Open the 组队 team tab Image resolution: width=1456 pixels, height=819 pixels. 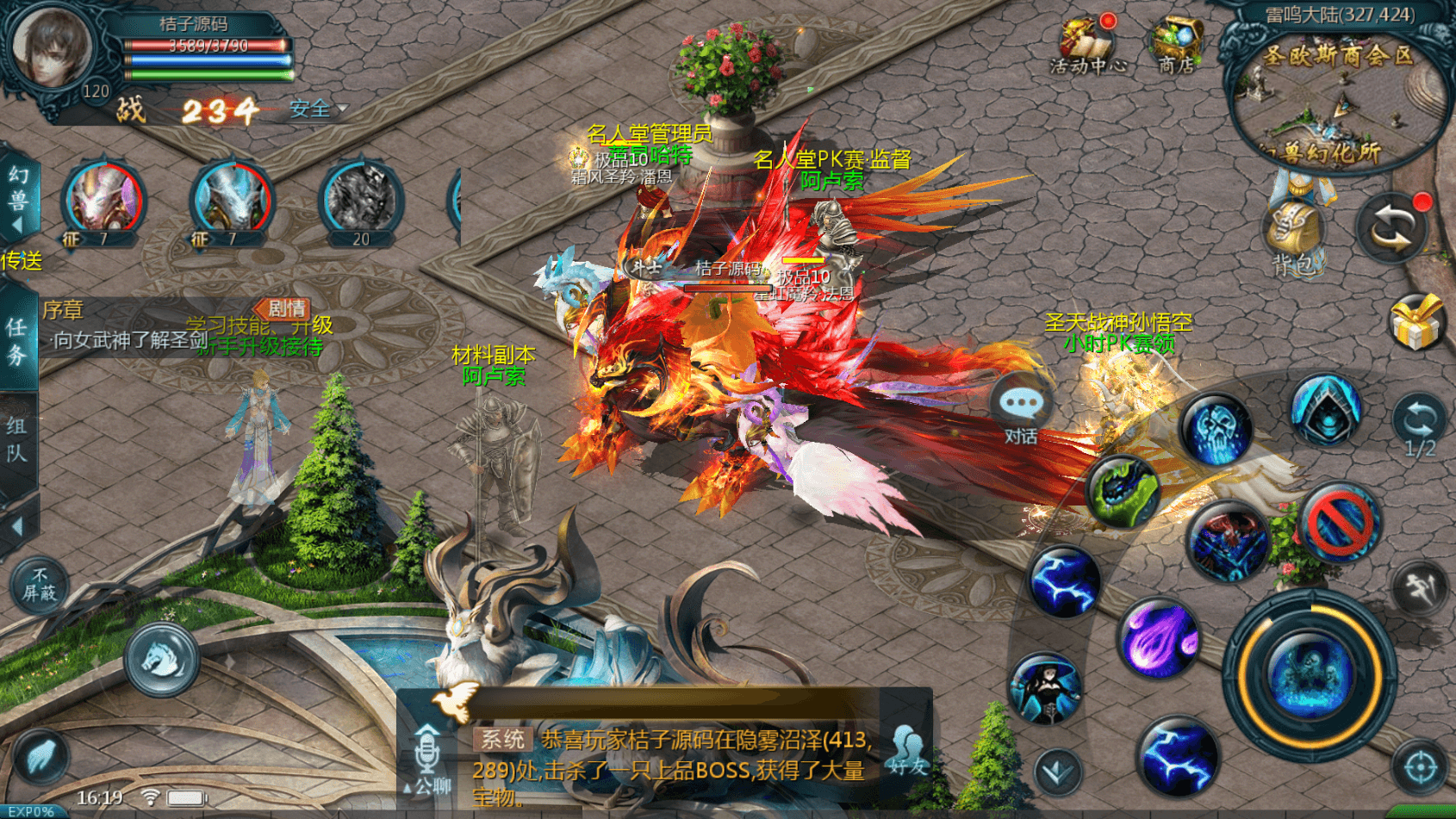[17, 439]
